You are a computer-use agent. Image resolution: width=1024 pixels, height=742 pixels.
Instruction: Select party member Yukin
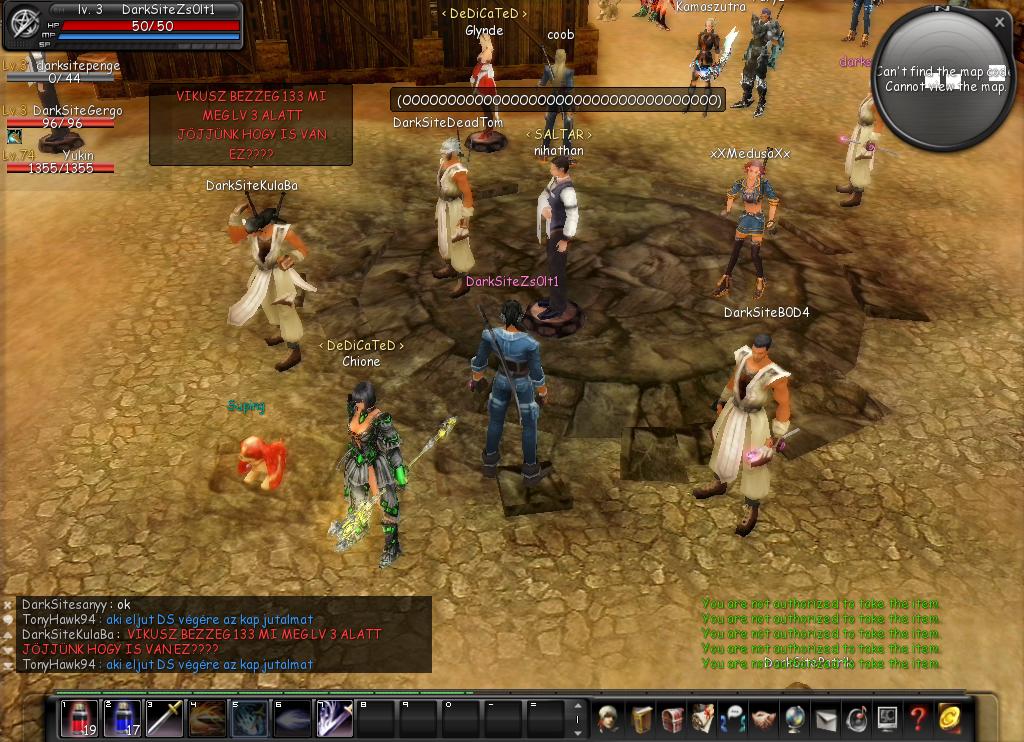tap(77, 156)
